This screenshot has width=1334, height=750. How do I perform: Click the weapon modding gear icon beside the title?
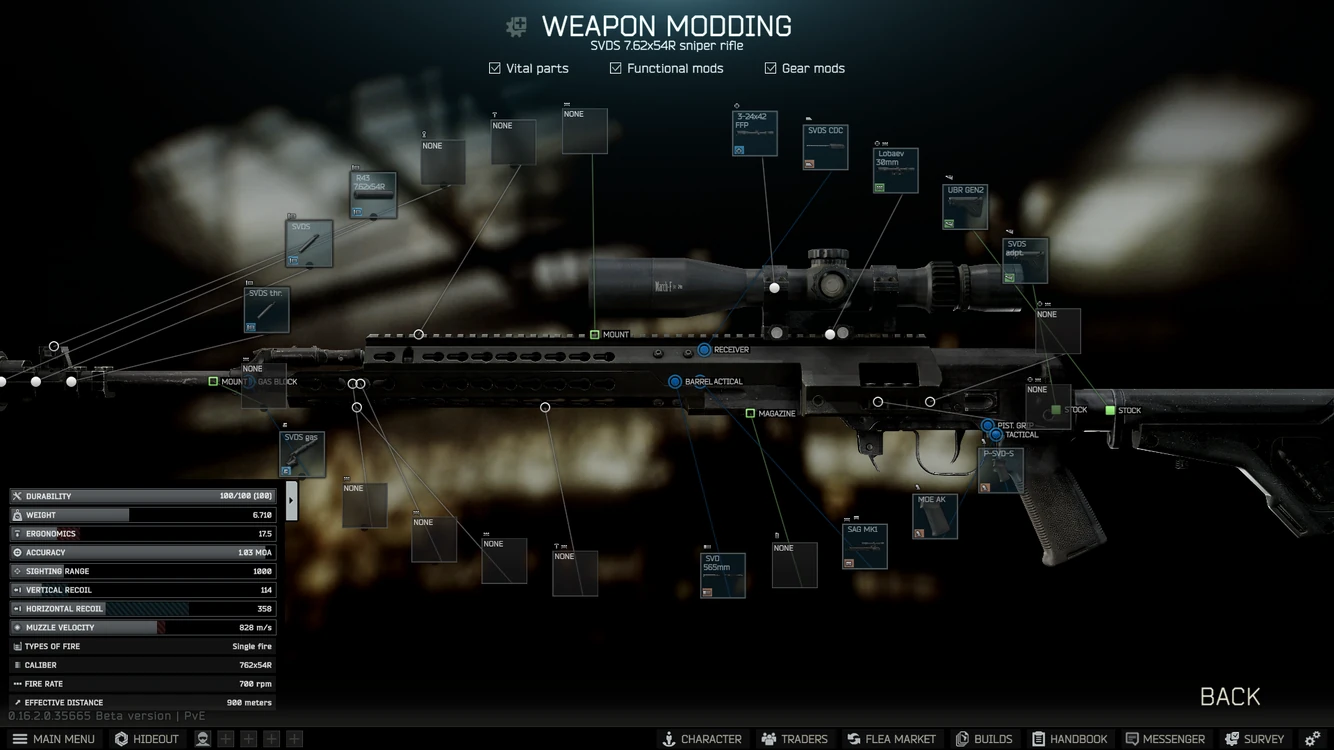click(516, 26)
